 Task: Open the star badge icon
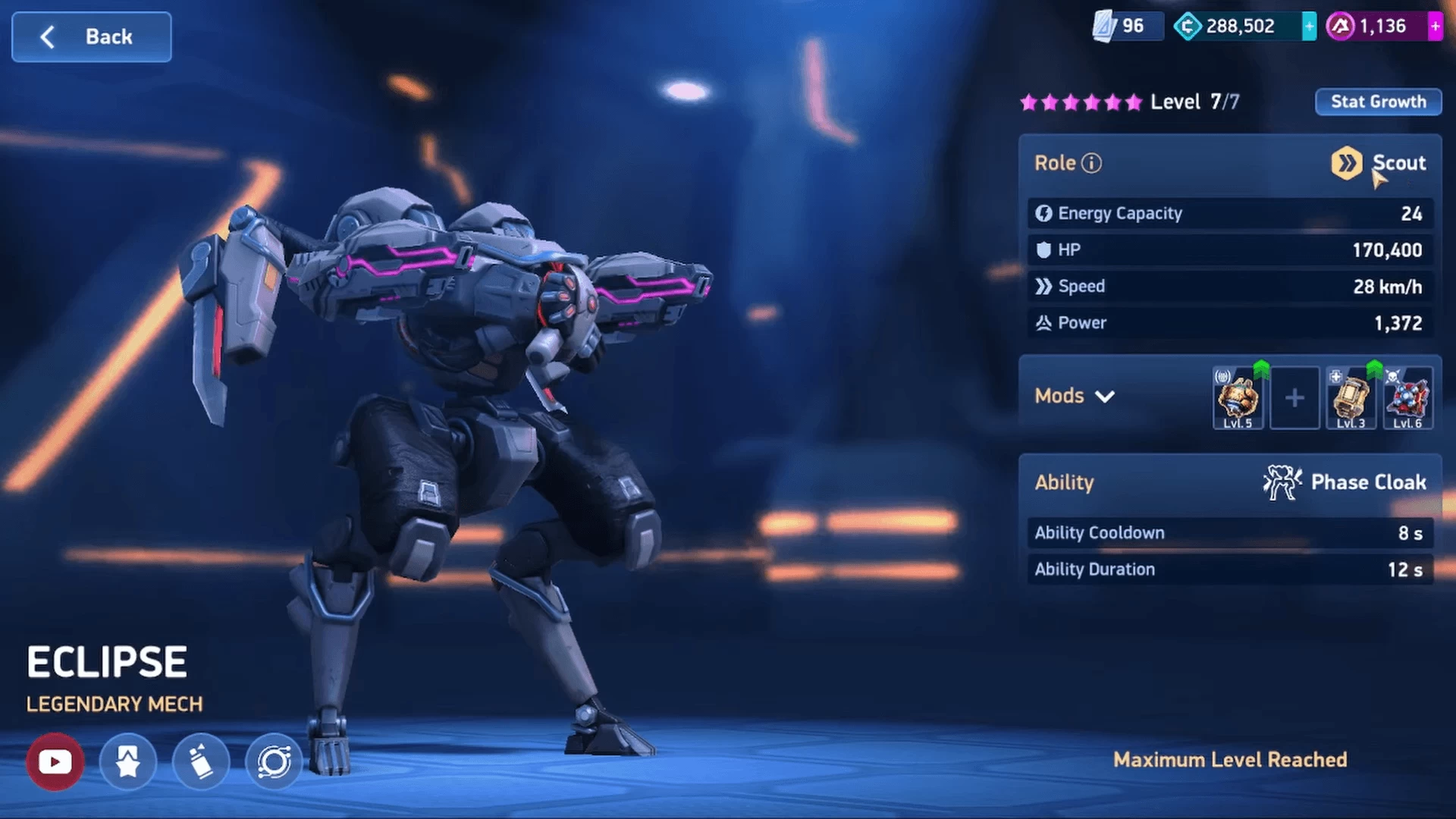coord(127,761)
